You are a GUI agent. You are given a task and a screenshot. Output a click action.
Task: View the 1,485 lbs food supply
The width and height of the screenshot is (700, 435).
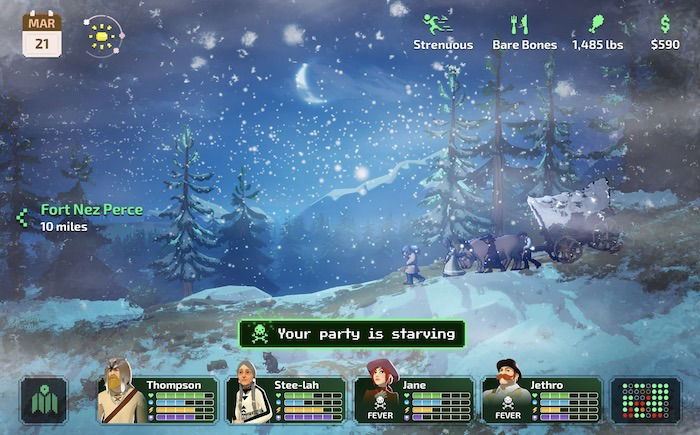pyautogui.click(x=595, y=31)
